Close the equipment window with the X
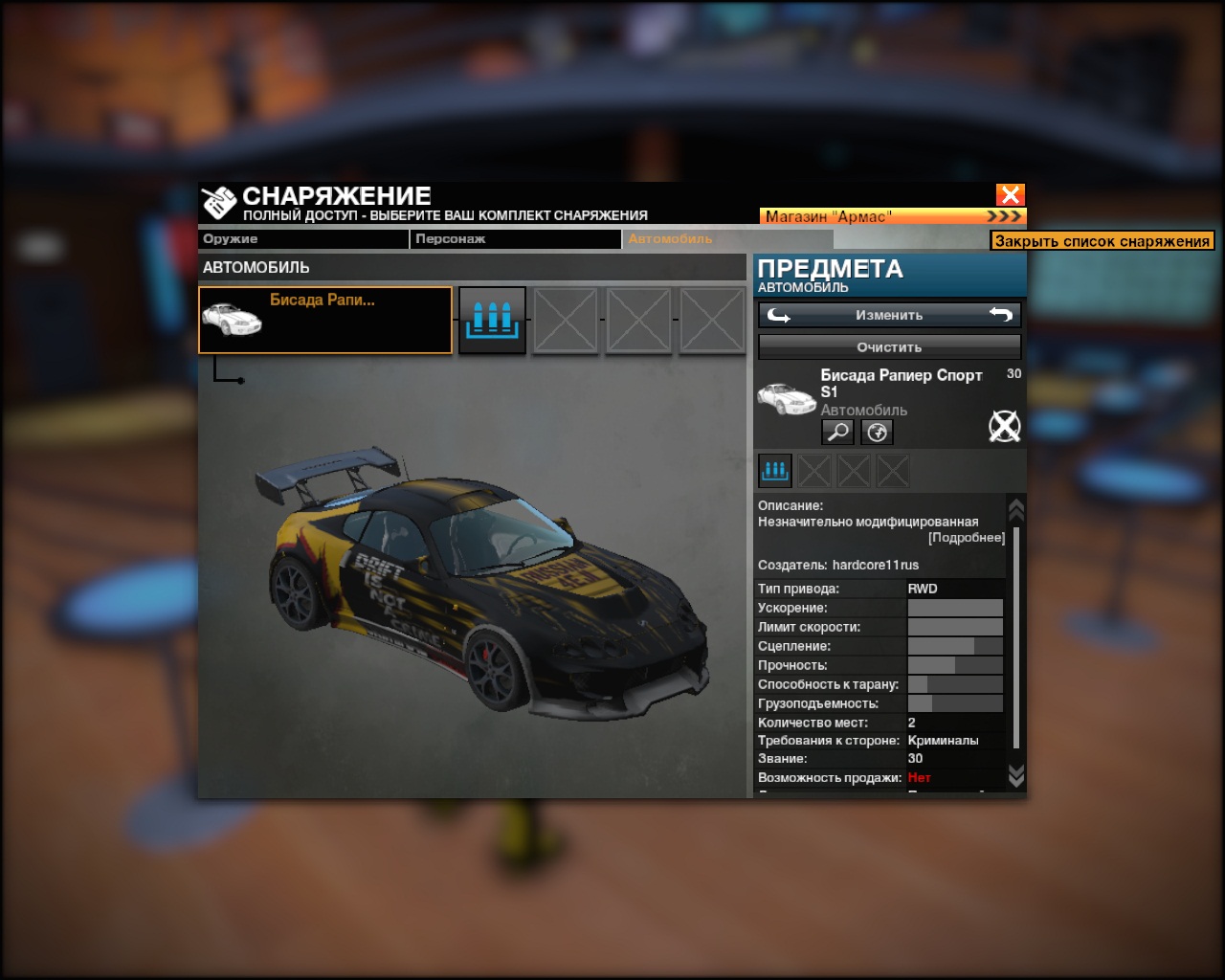 pyautogui.click(x=1010, y=195)
